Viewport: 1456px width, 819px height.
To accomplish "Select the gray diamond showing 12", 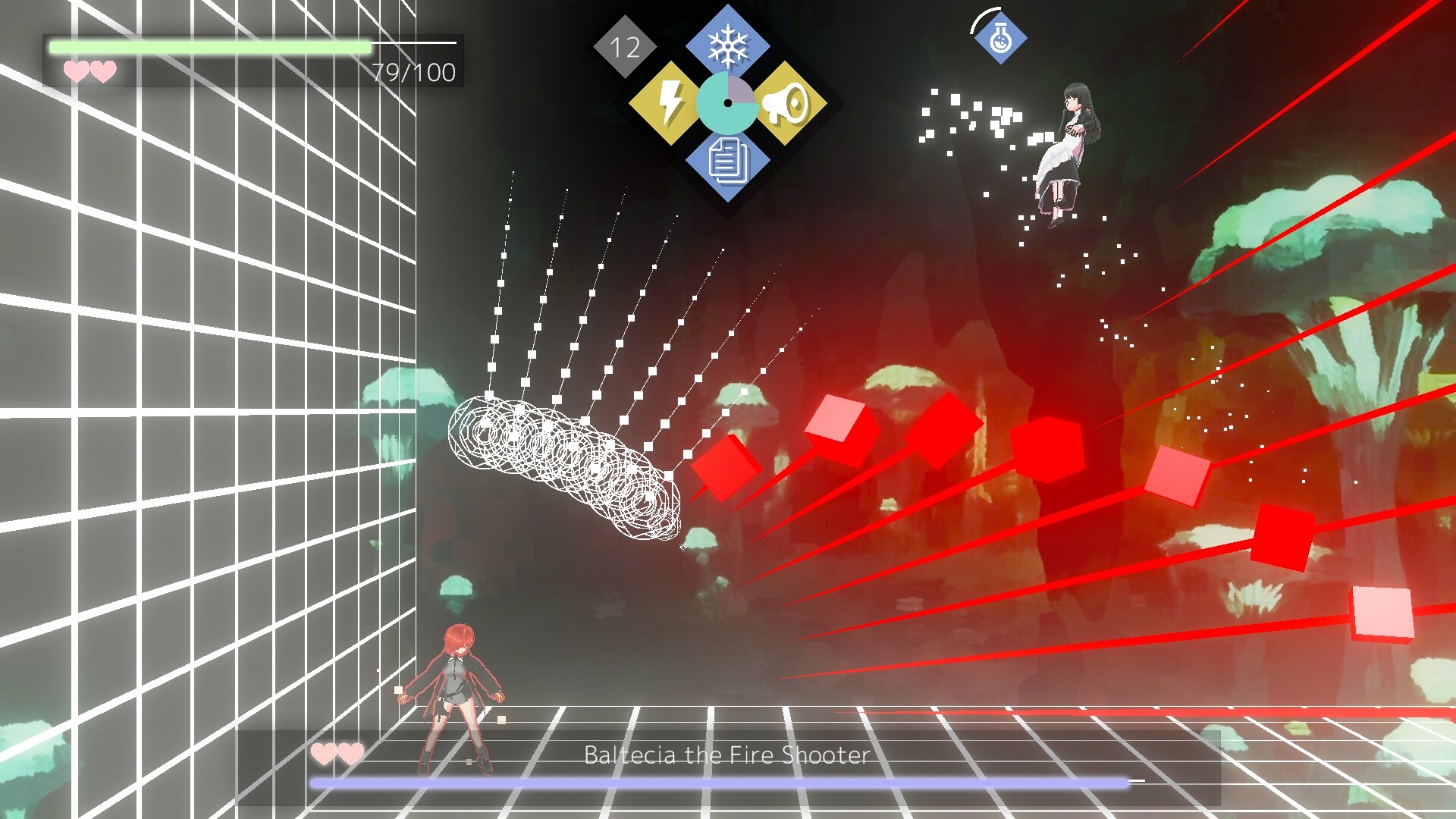I will 623,47.
